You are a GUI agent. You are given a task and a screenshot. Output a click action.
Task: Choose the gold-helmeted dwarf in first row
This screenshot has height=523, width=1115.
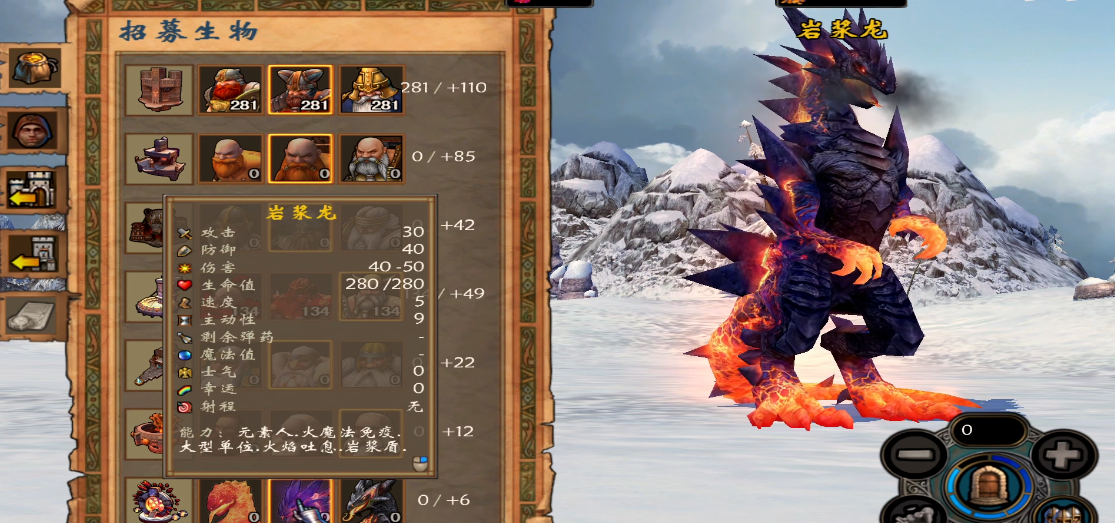(x=371, y=90)
